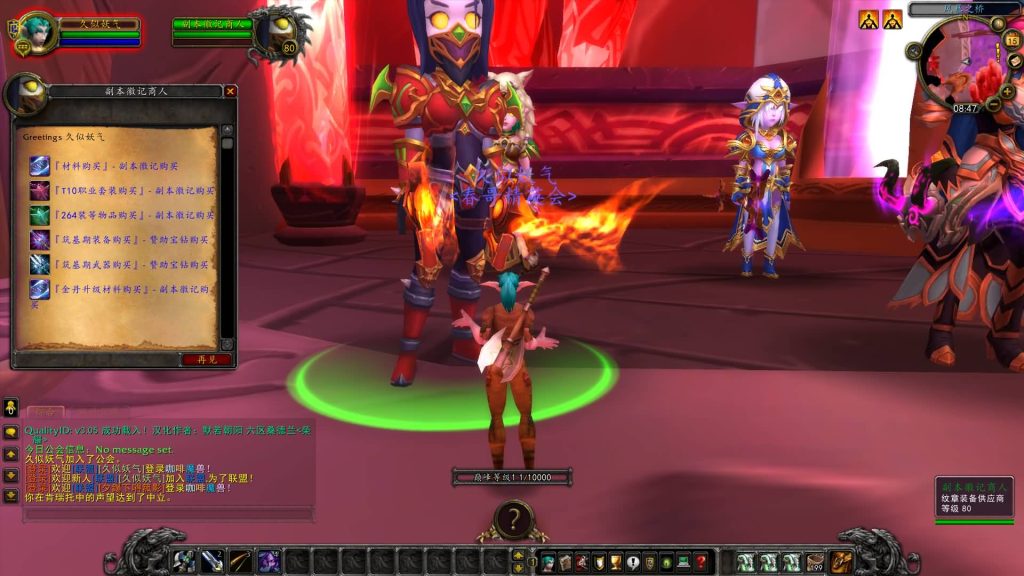Screen dimensions: 1024x576
Task: Click the minimap display
Action: tap(958, 62)
